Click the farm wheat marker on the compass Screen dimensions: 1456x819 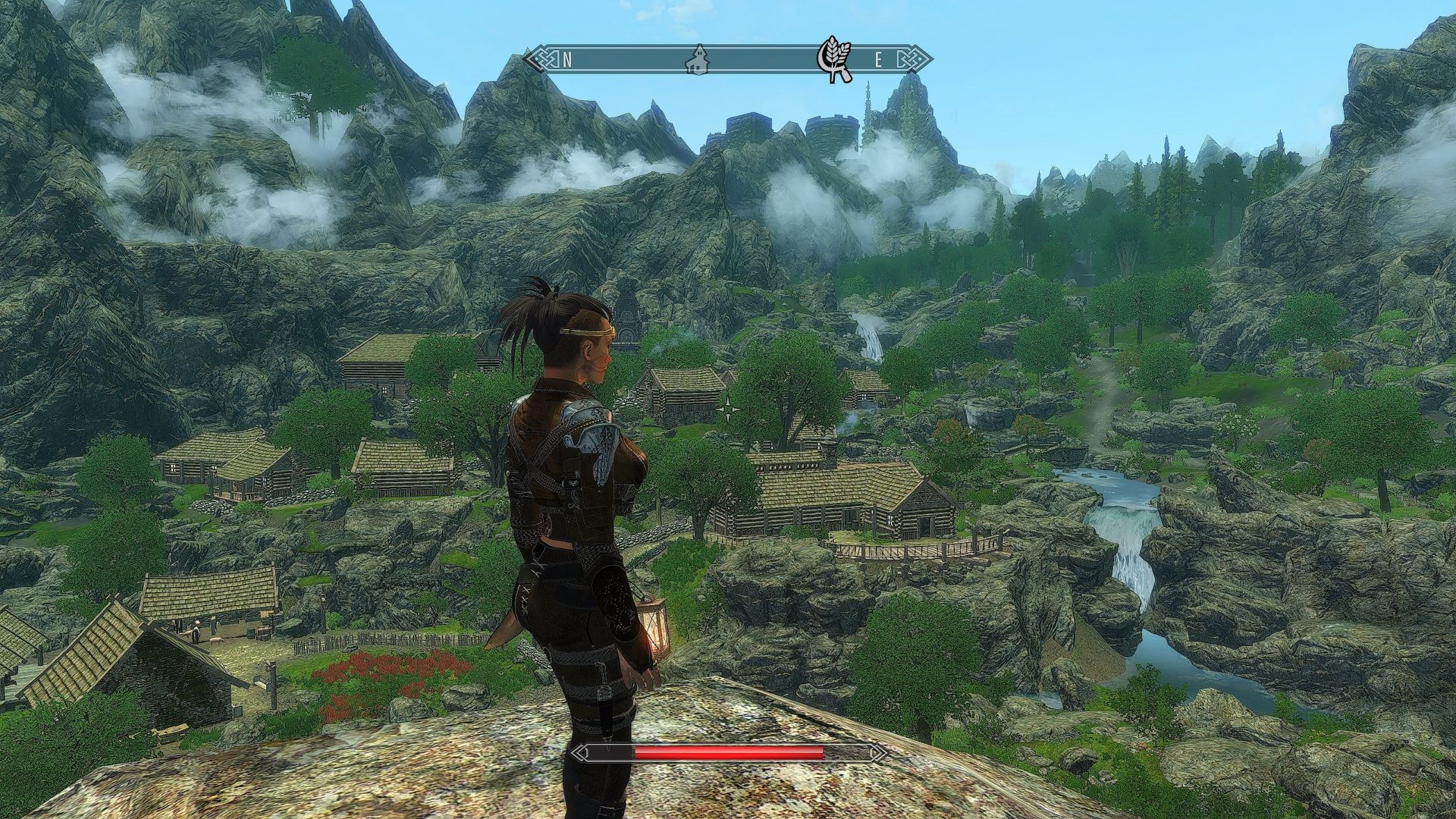click(835, 58)
